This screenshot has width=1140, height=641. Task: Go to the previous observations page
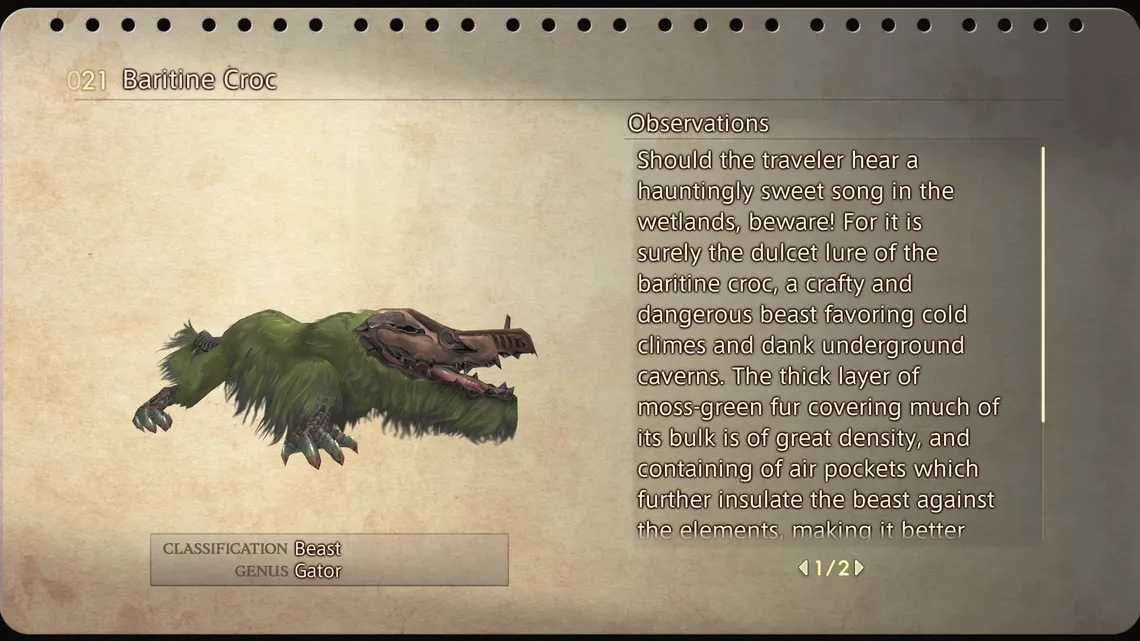click(x=803, y=568)
